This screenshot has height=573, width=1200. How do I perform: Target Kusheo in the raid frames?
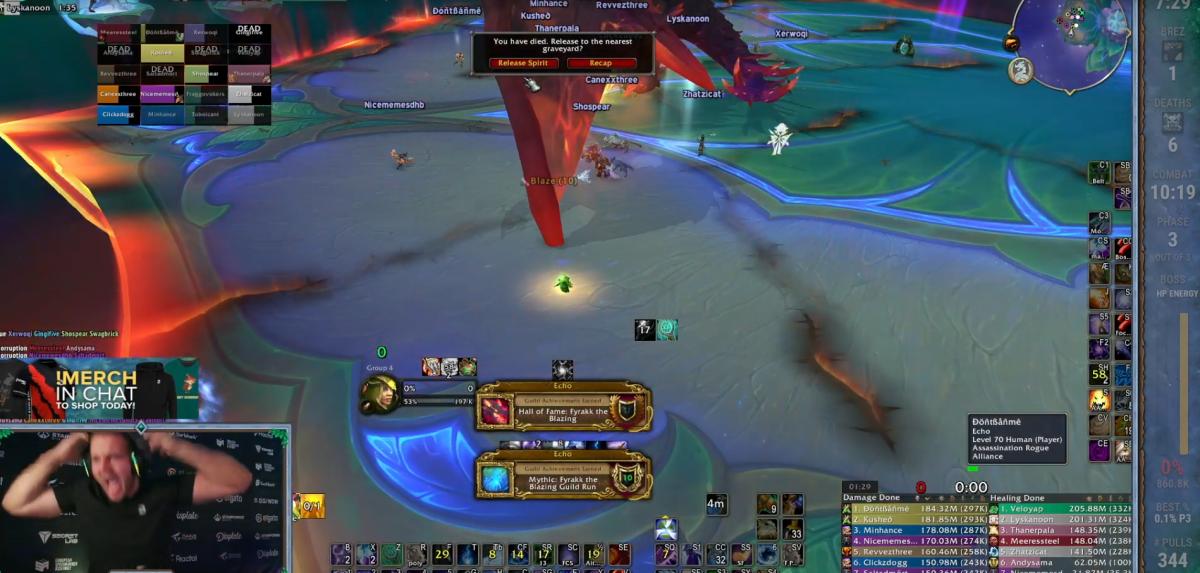pos(161,52)
